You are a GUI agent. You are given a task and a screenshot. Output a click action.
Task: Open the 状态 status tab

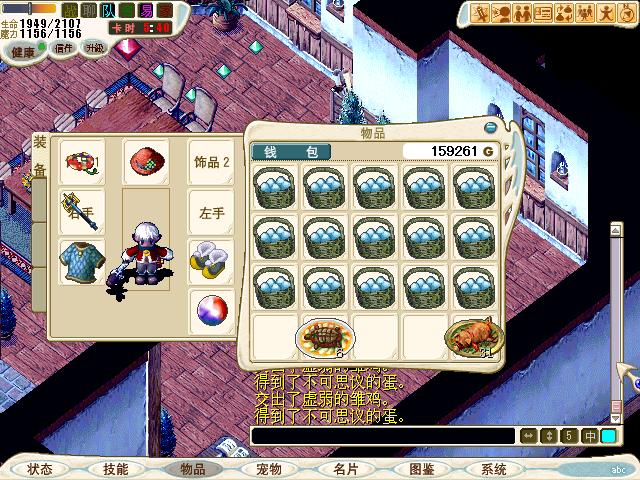pyautogui.click(x=41, y=468)
